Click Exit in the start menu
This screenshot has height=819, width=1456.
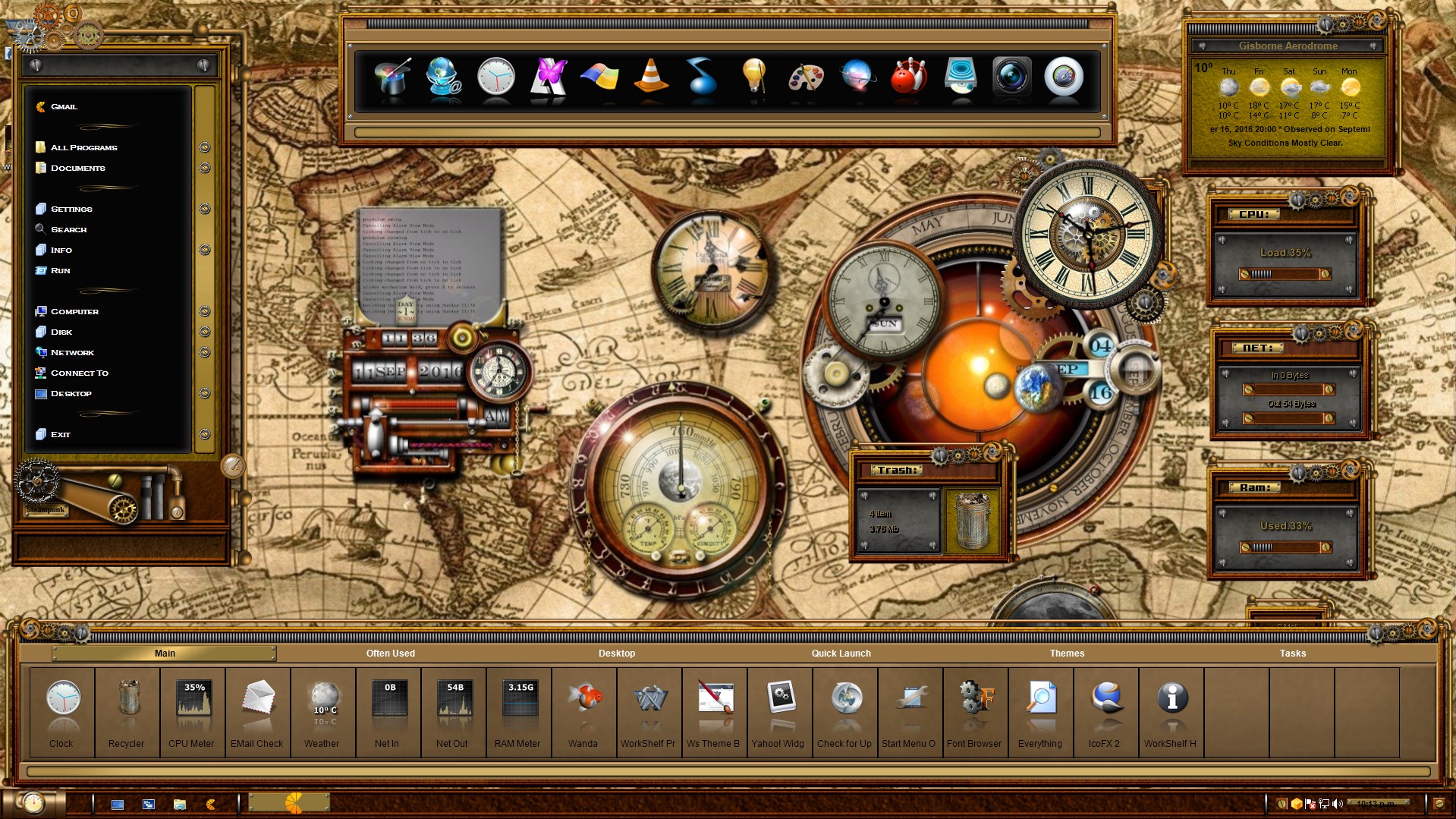60,434
